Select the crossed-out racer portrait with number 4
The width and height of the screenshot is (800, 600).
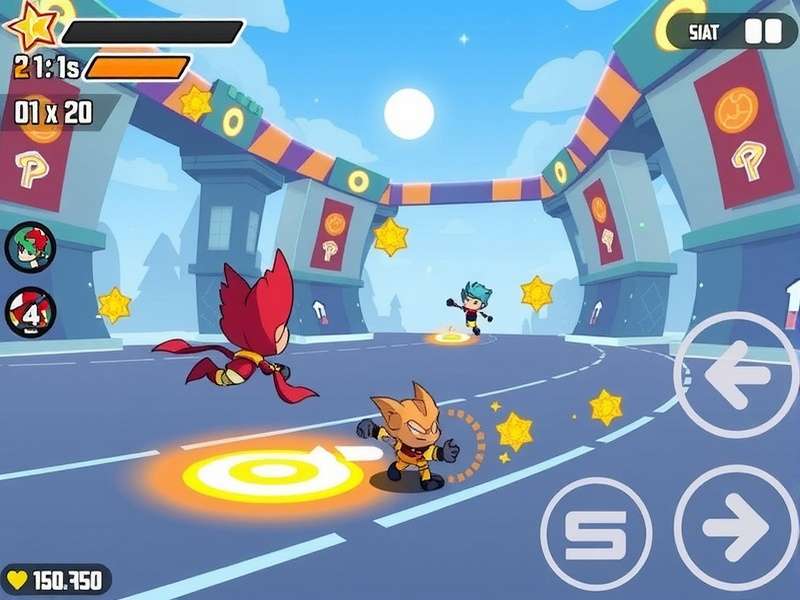pos(30,312)
